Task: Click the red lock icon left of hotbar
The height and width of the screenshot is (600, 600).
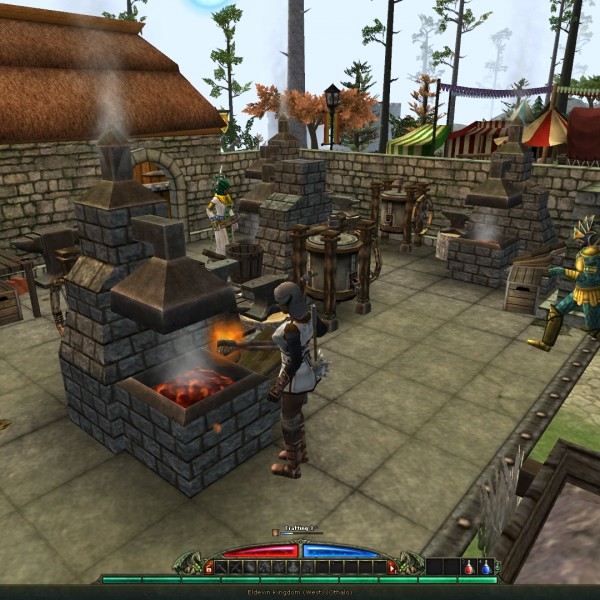Action: [208, 568]
